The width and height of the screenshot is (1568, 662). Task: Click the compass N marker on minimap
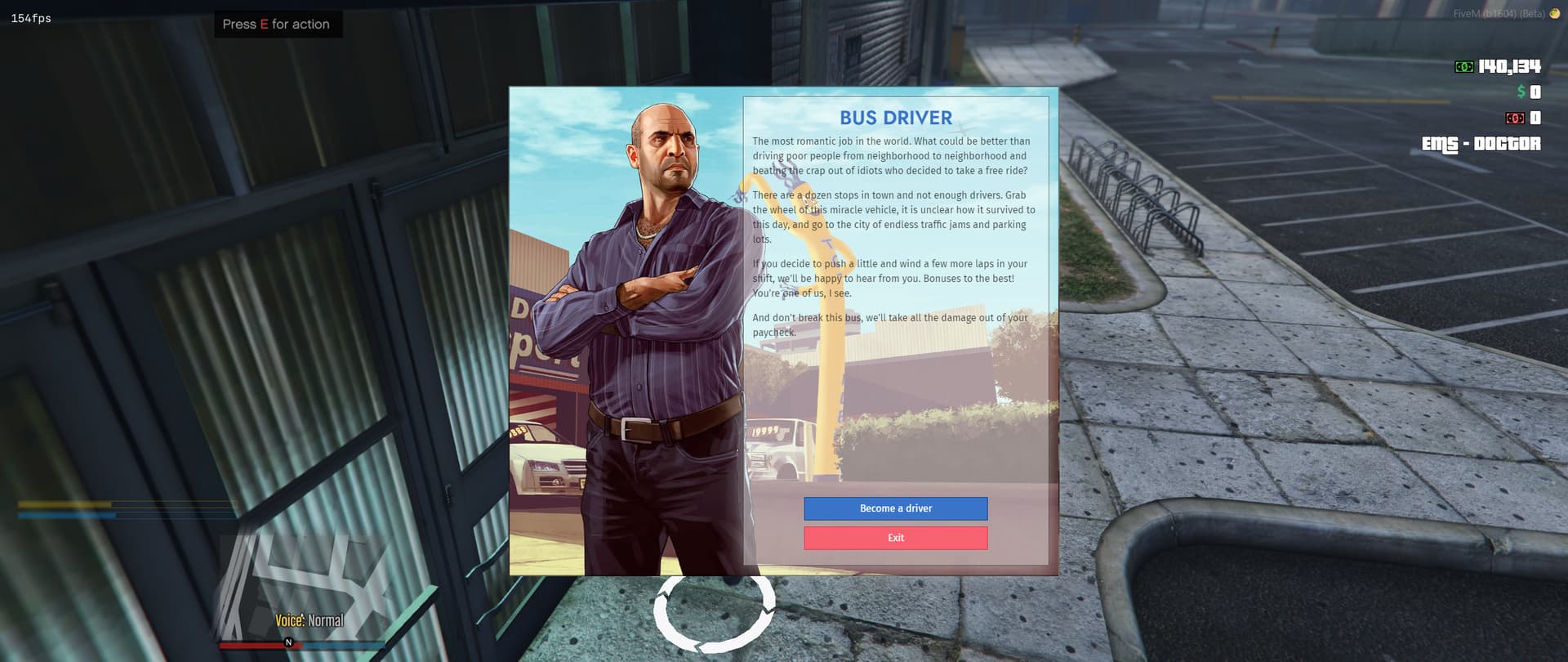[x=287, y=643]
